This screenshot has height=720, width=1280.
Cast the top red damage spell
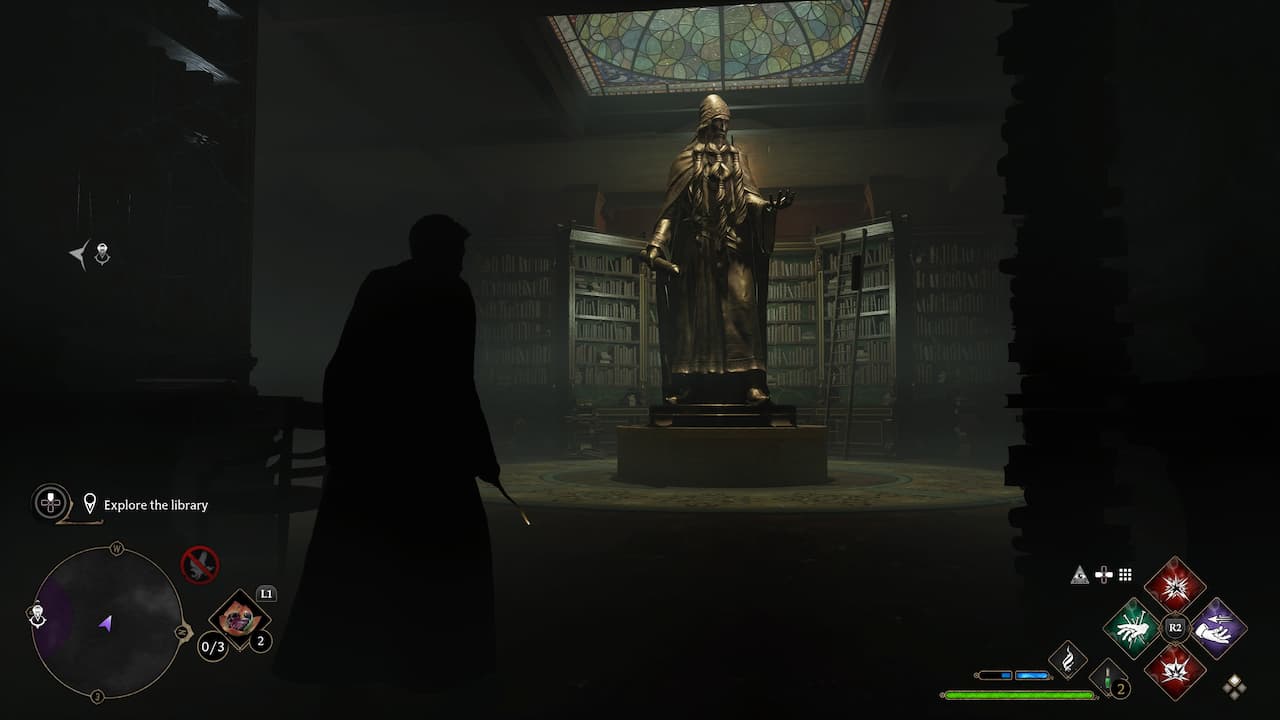pos(1175,588)
